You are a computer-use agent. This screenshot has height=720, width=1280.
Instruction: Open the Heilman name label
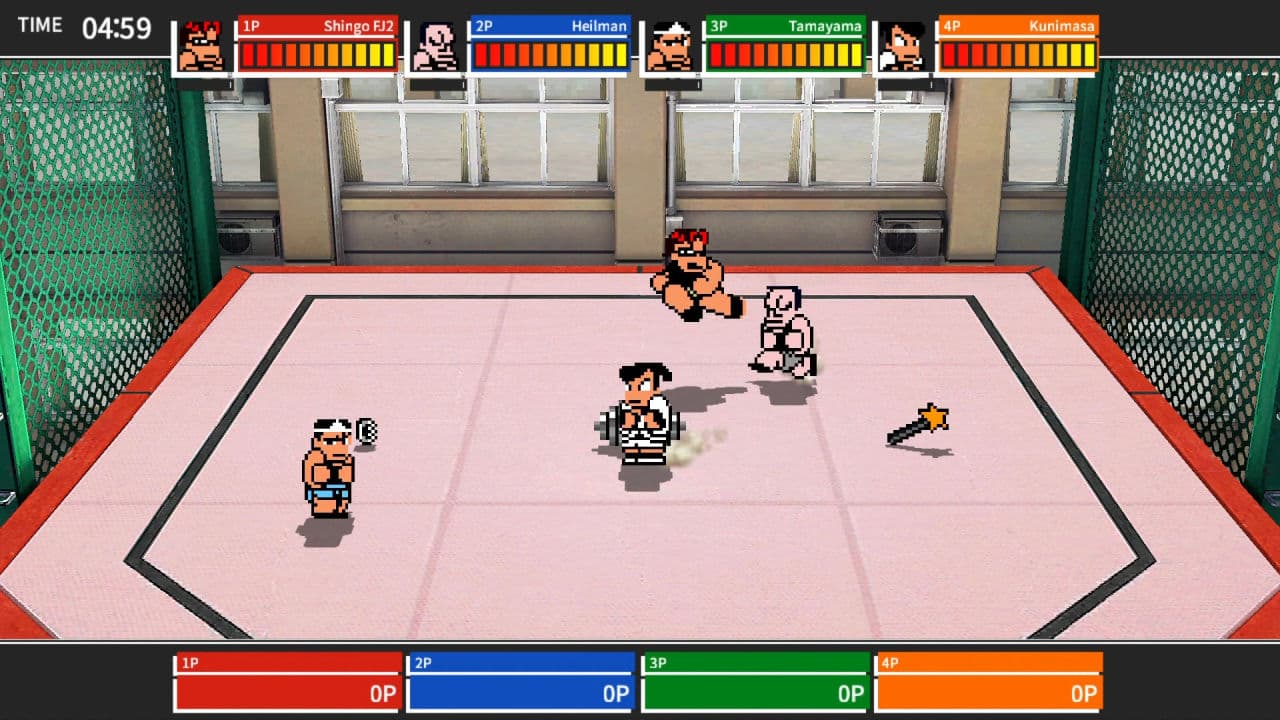click(x=600, y=26)
